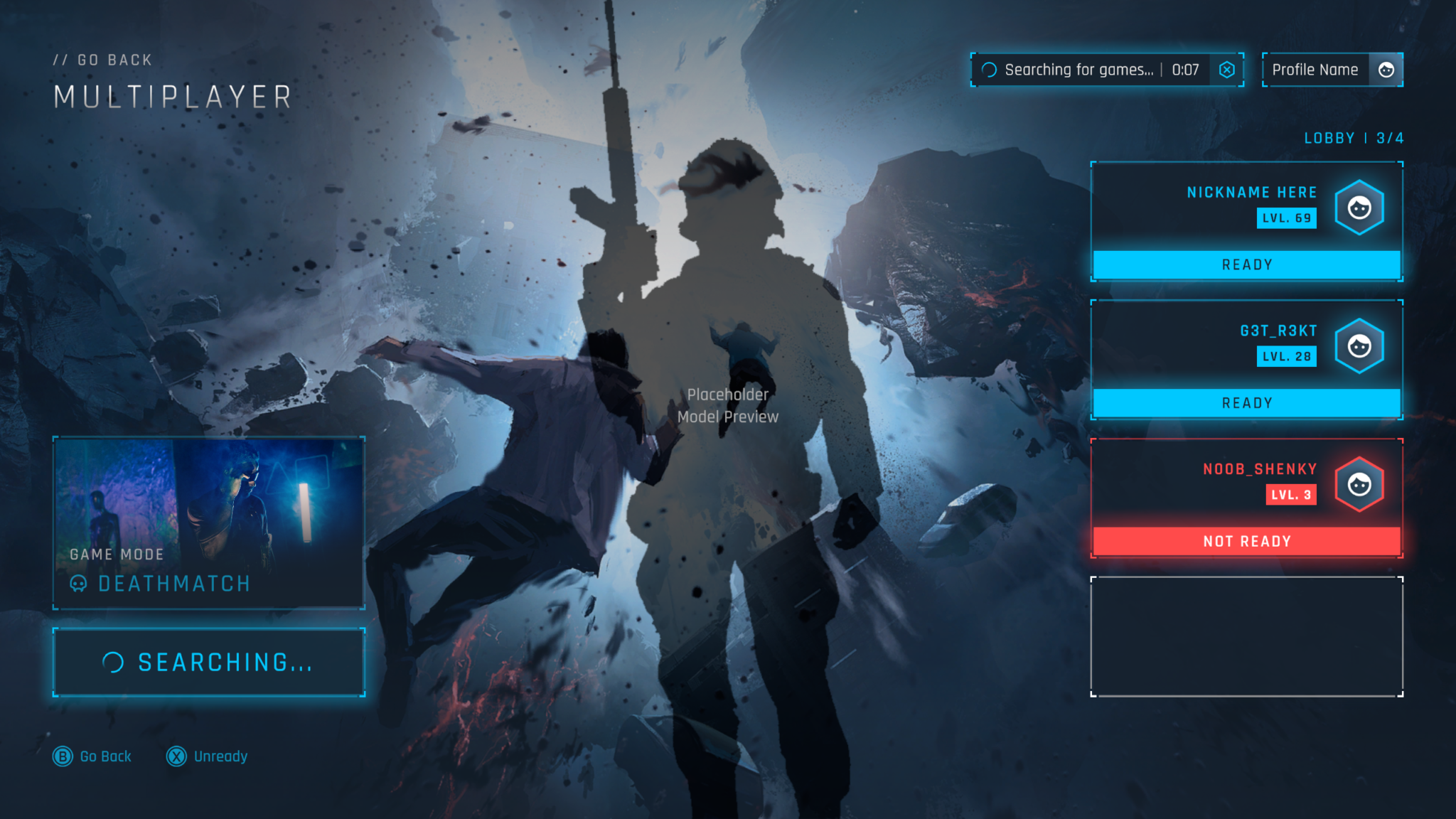Image resolution: width=1456 pixels, height=819 pixels.
Task: Click the skull icon next to Deathmatch
Action: coord(78,584)
